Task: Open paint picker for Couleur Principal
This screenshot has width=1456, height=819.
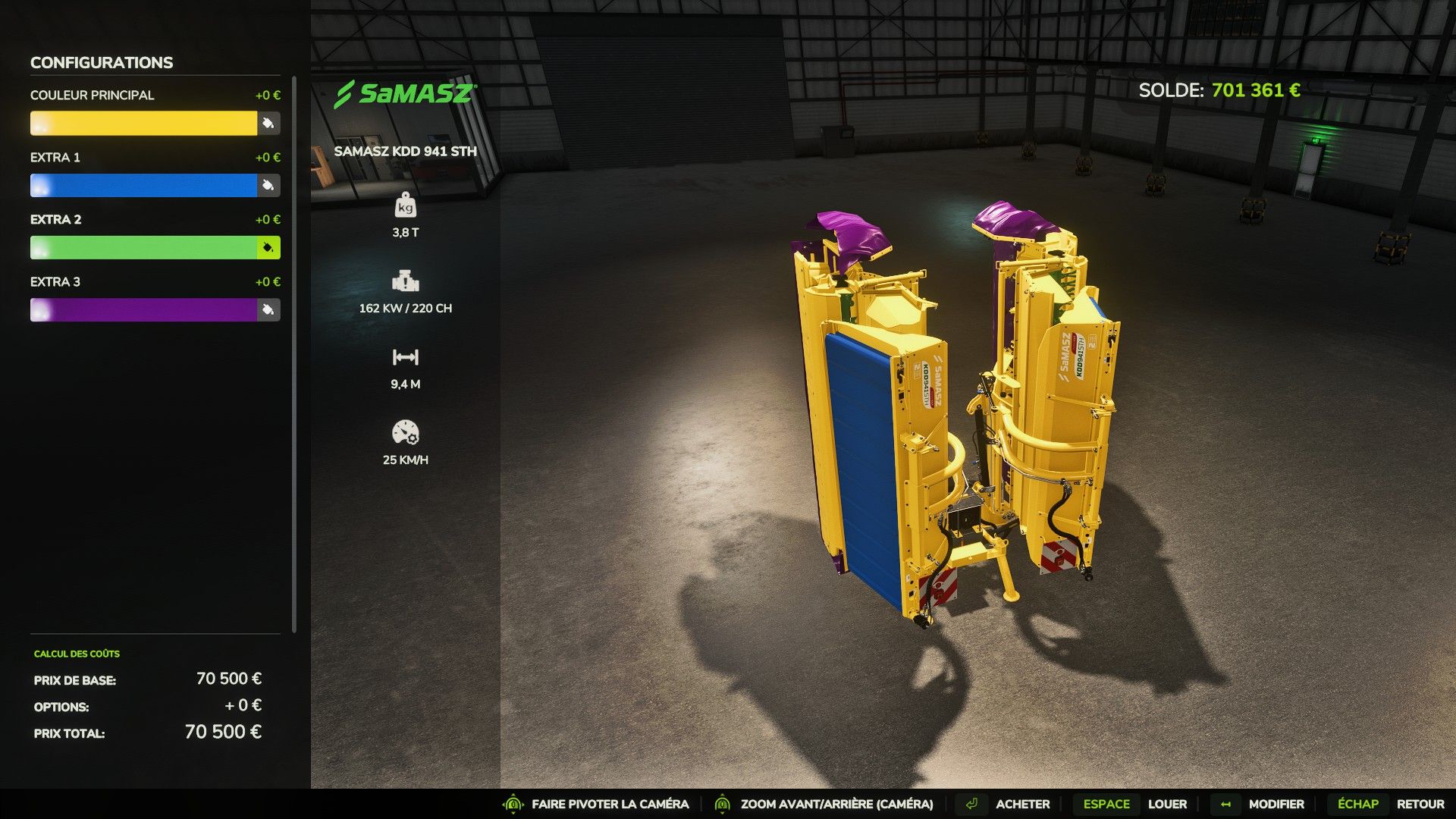Action: pos(268,123)
